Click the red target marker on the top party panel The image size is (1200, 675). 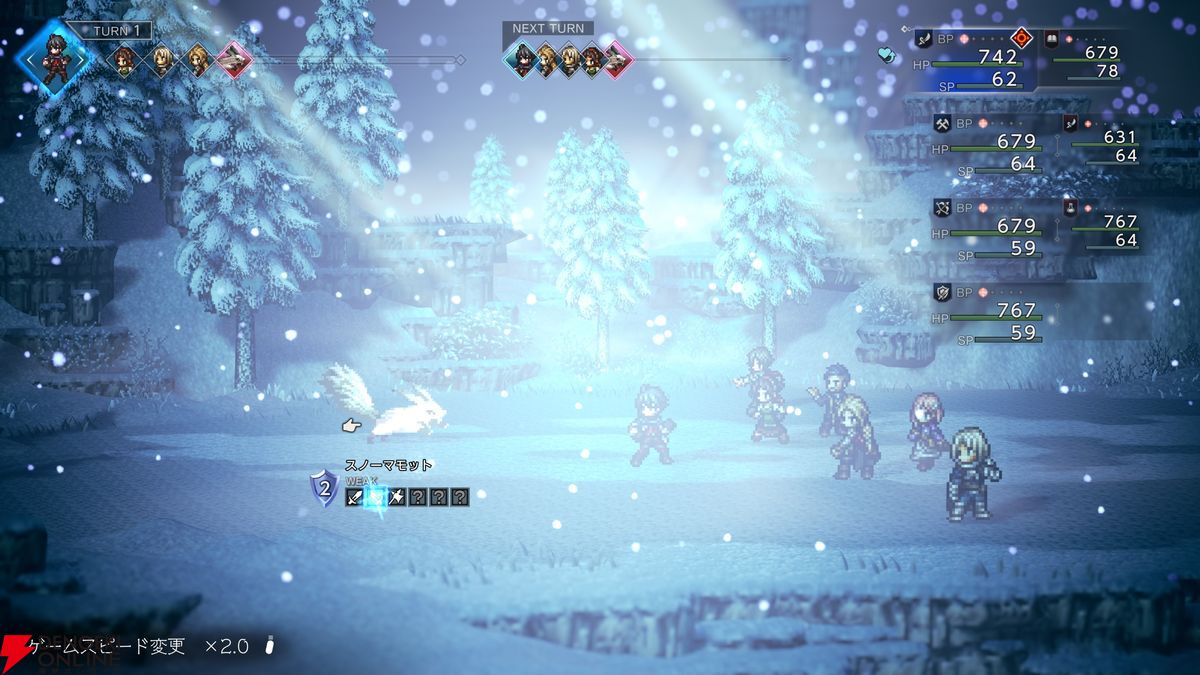[1021, 39]
